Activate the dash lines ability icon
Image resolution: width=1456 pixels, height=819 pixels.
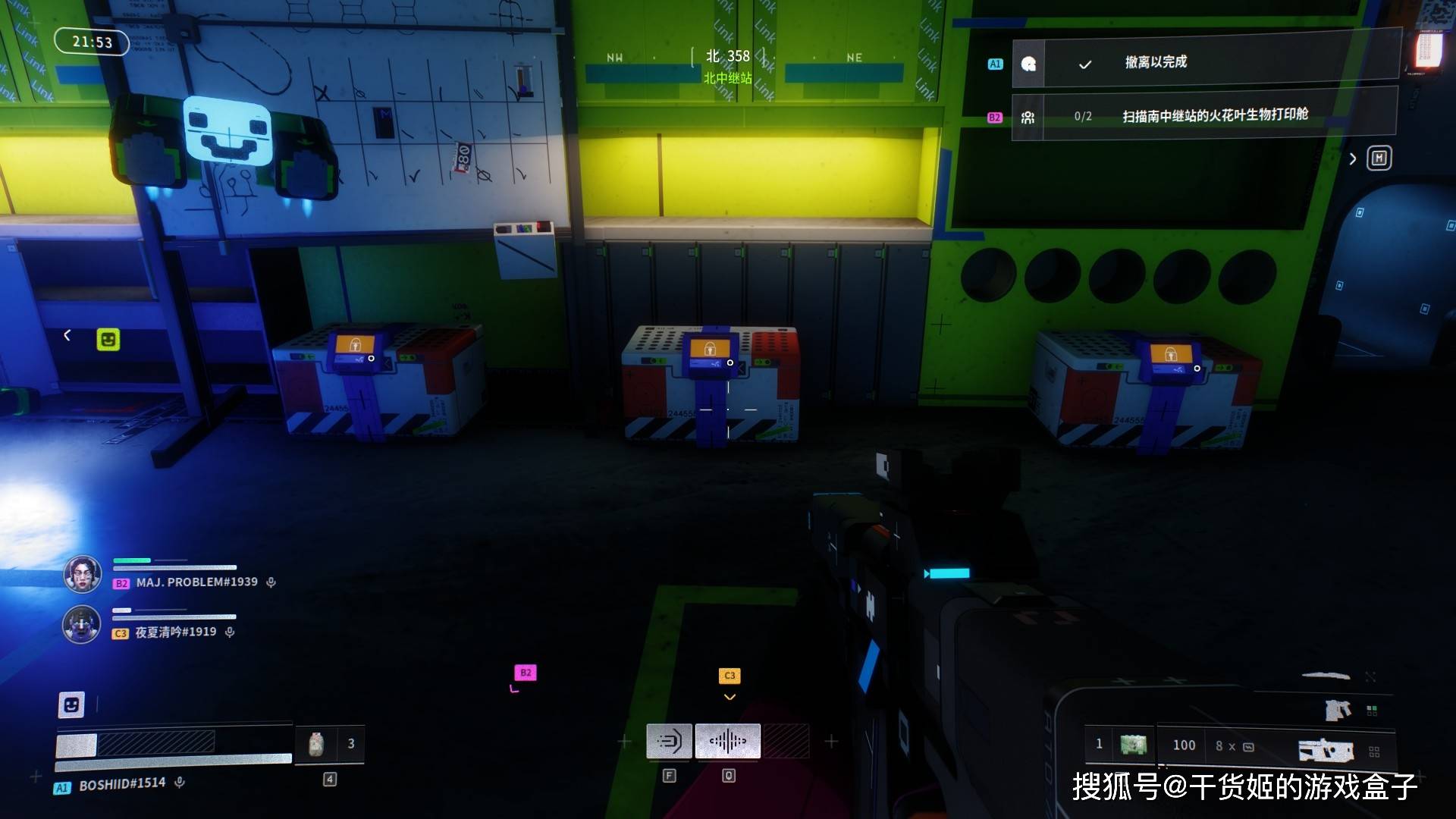click(x=669, y=741)
